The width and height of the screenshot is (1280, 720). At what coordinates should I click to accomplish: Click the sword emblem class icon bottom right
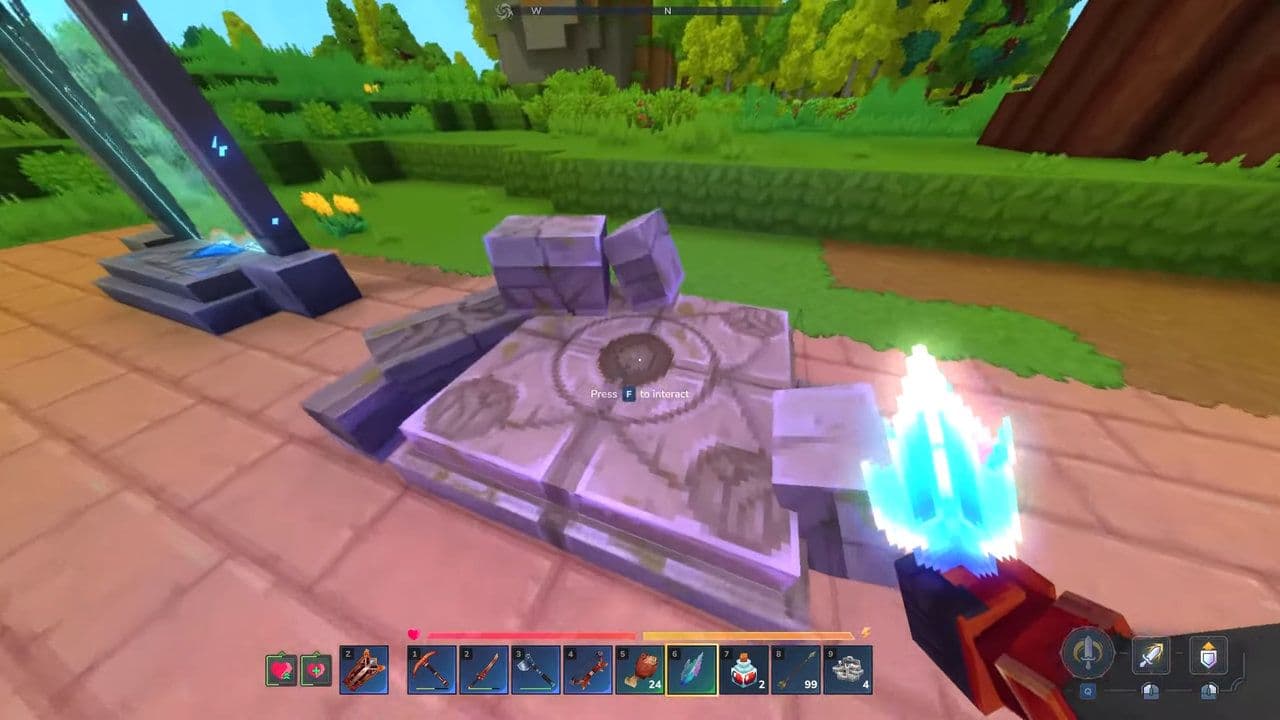point(1088,654)
